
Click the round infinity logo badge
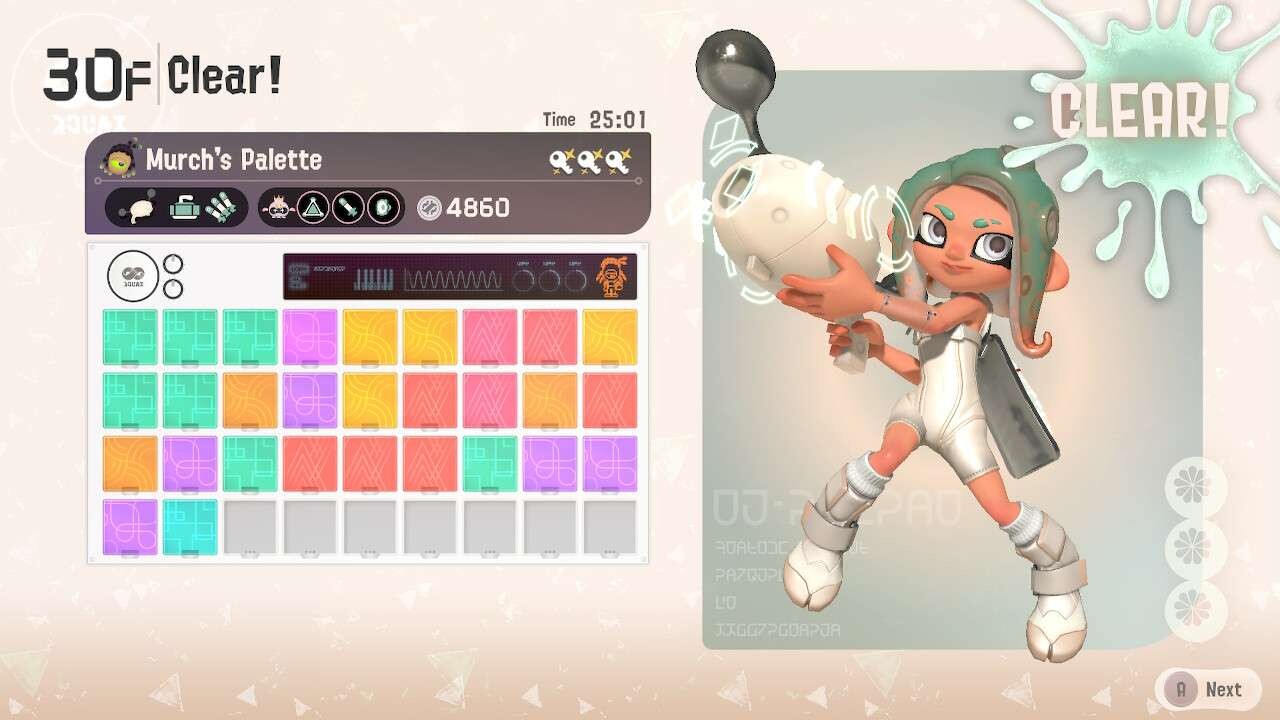click(133, 276)
